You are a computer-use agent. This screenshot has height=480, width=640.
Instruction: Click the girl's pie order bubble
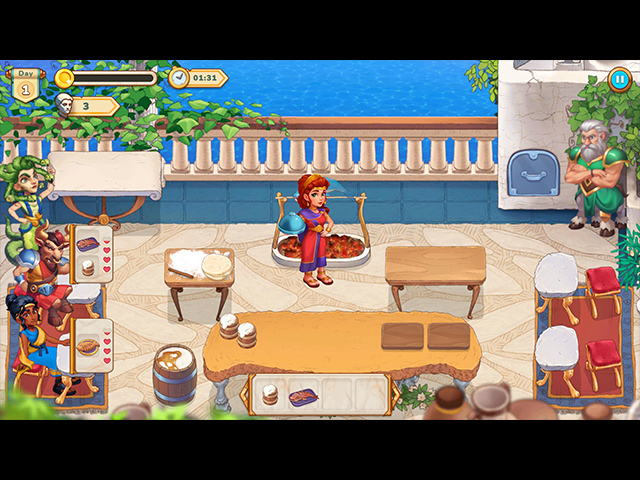(91, 346)
